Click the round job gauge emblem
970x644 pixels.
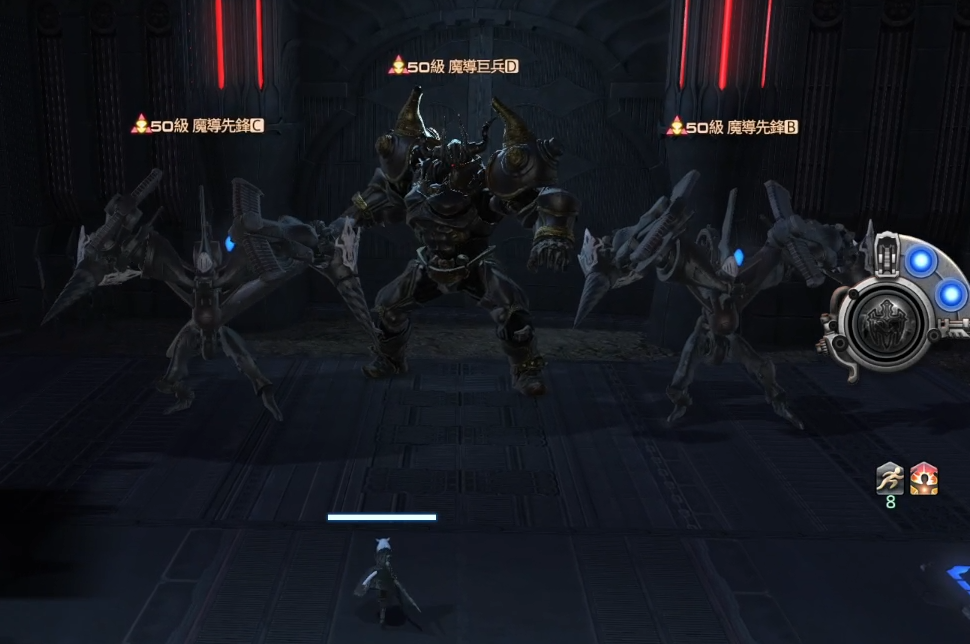(x=885, y=326)
